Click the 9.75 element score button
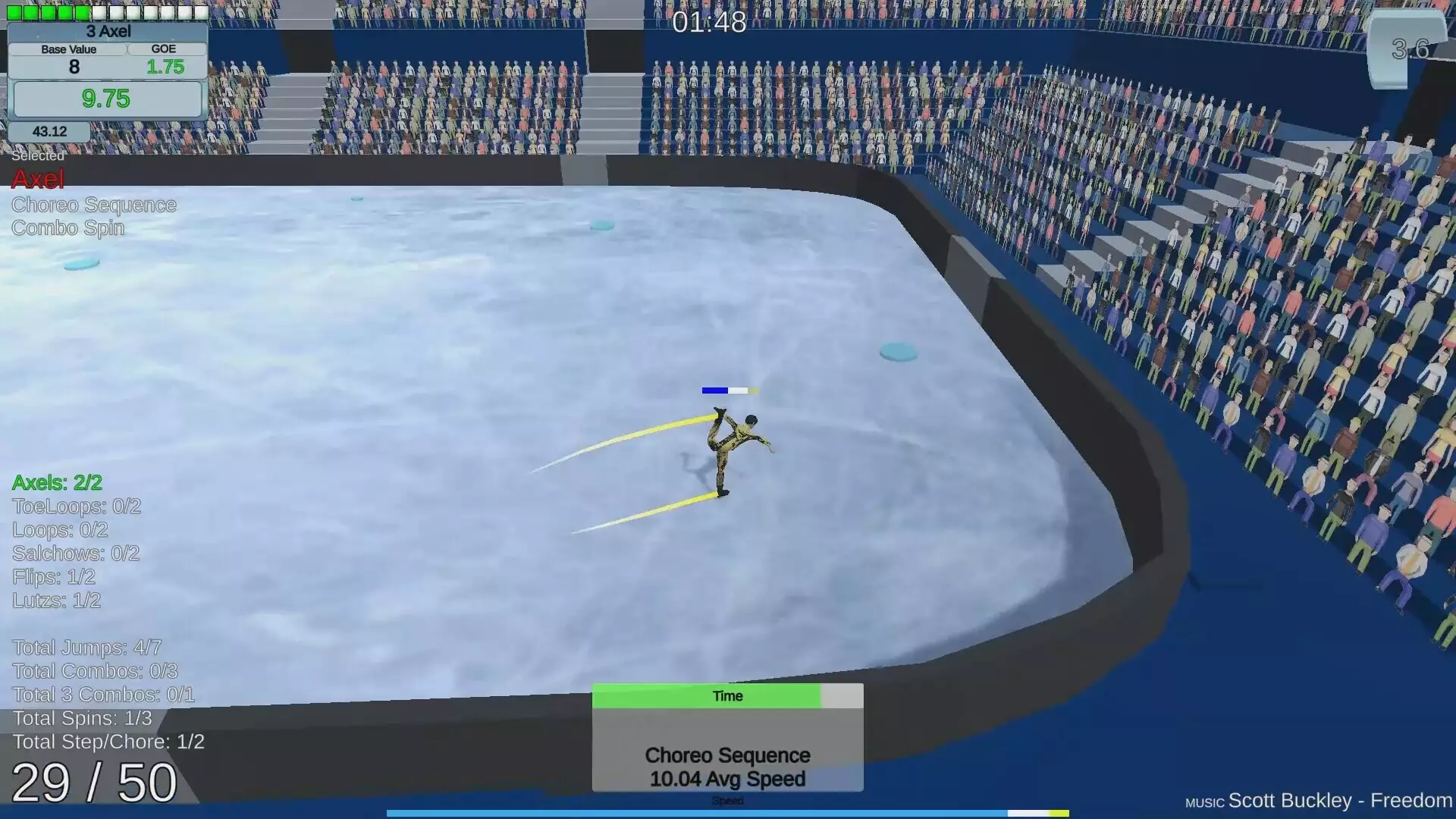Viewport: 1456px width, 819px height. [x=108, y=99]
